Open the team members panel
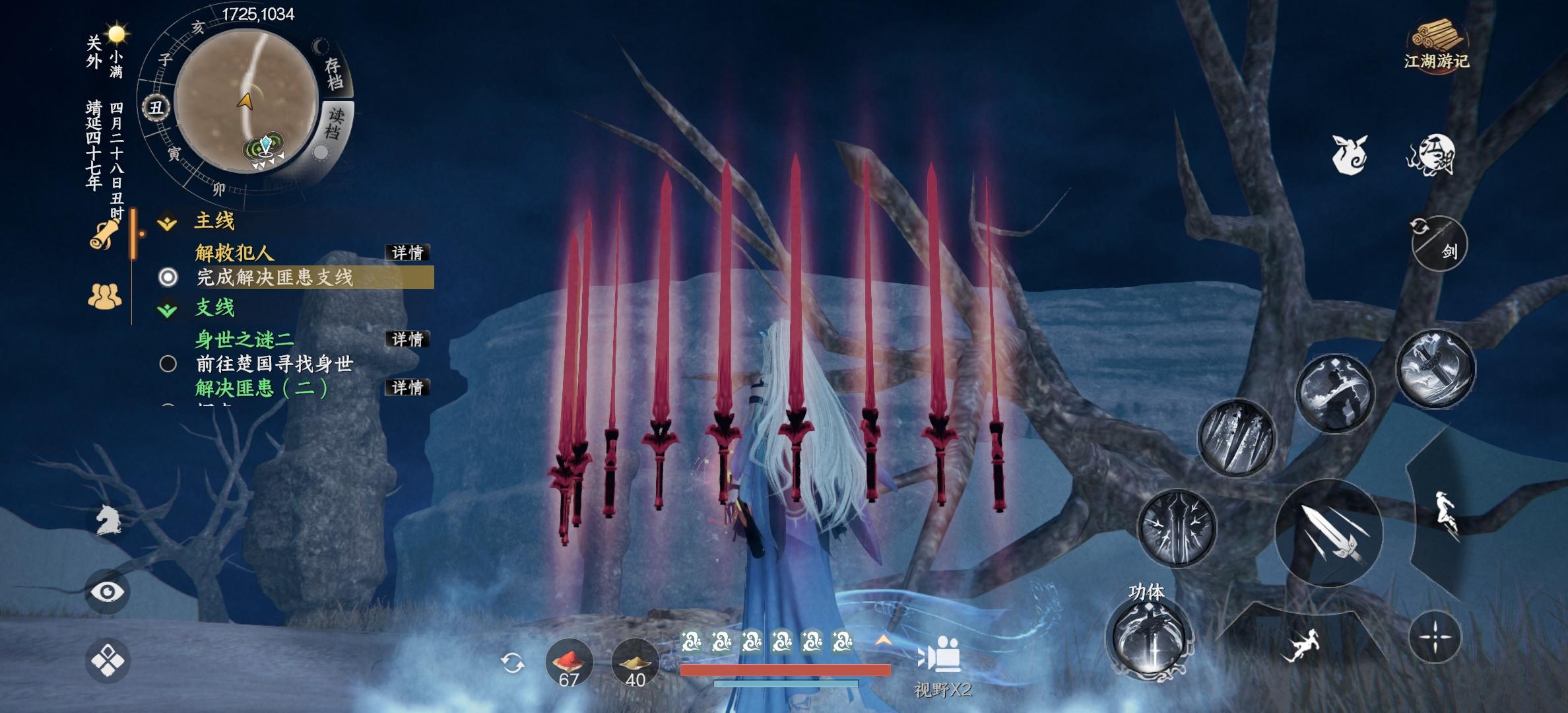This screenshot has width=1568, height=713. pos(105,296)
